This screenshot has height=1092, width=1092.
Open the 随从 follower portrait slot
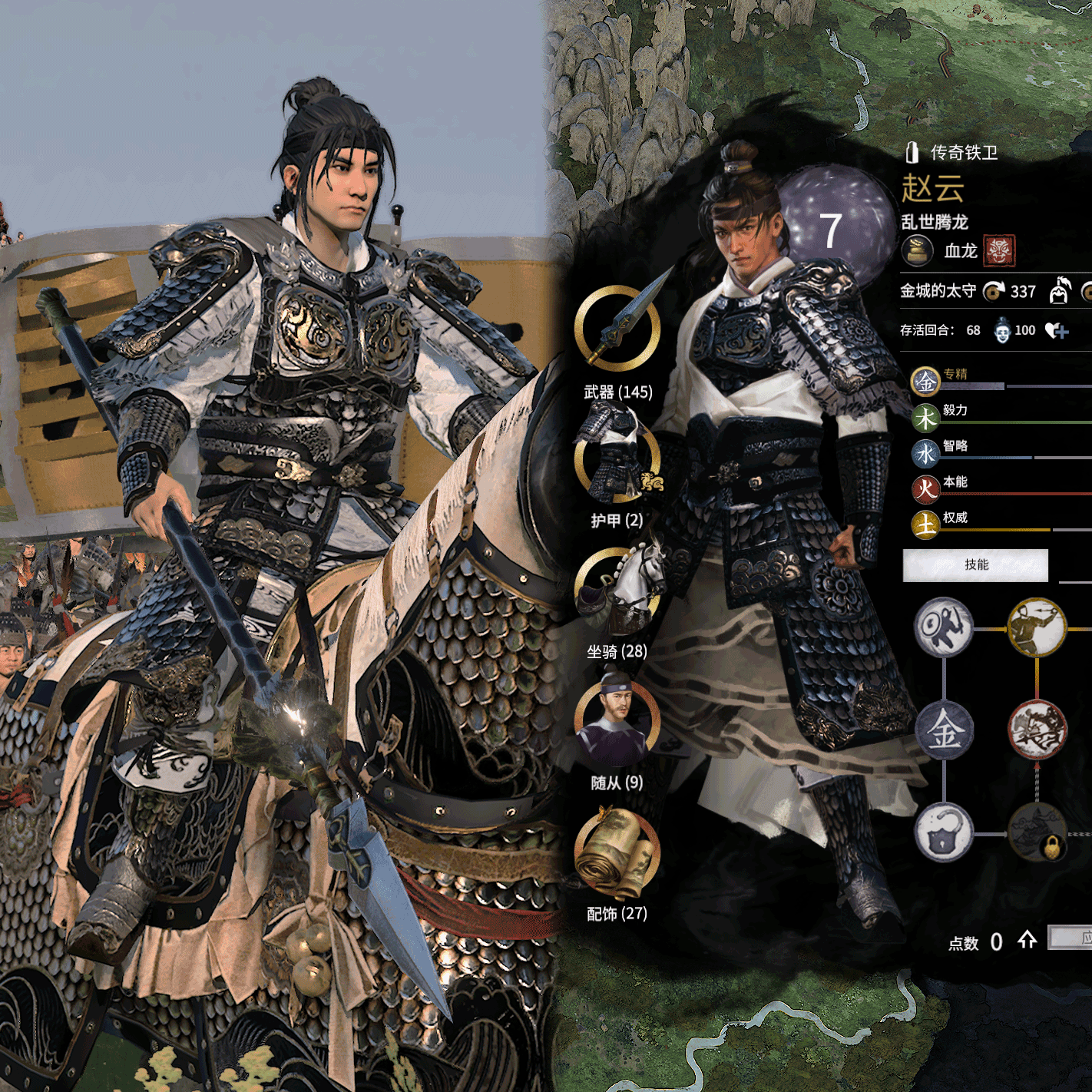click(617, 720)
